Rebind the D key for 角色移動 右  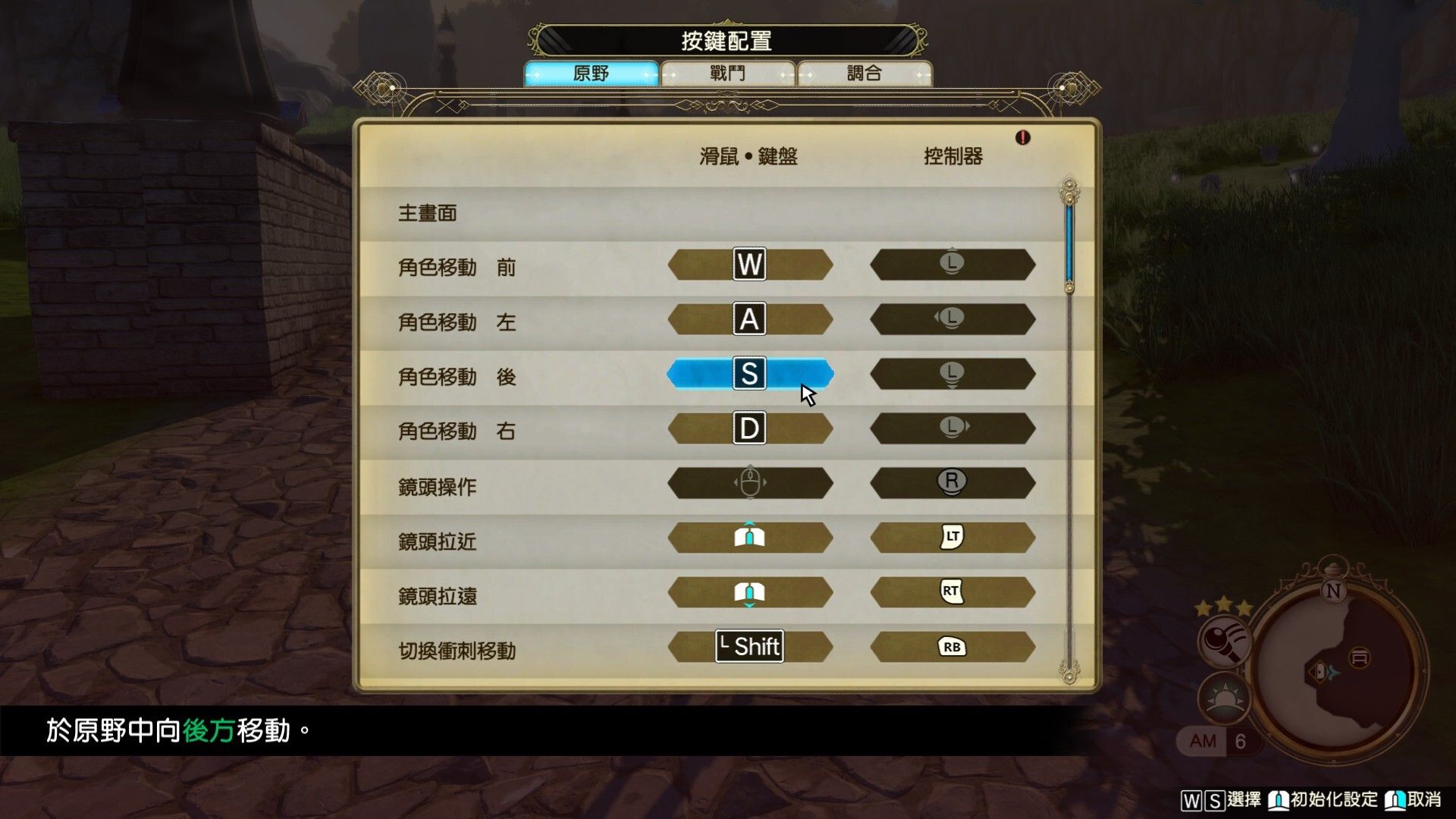tap(749, 428)
